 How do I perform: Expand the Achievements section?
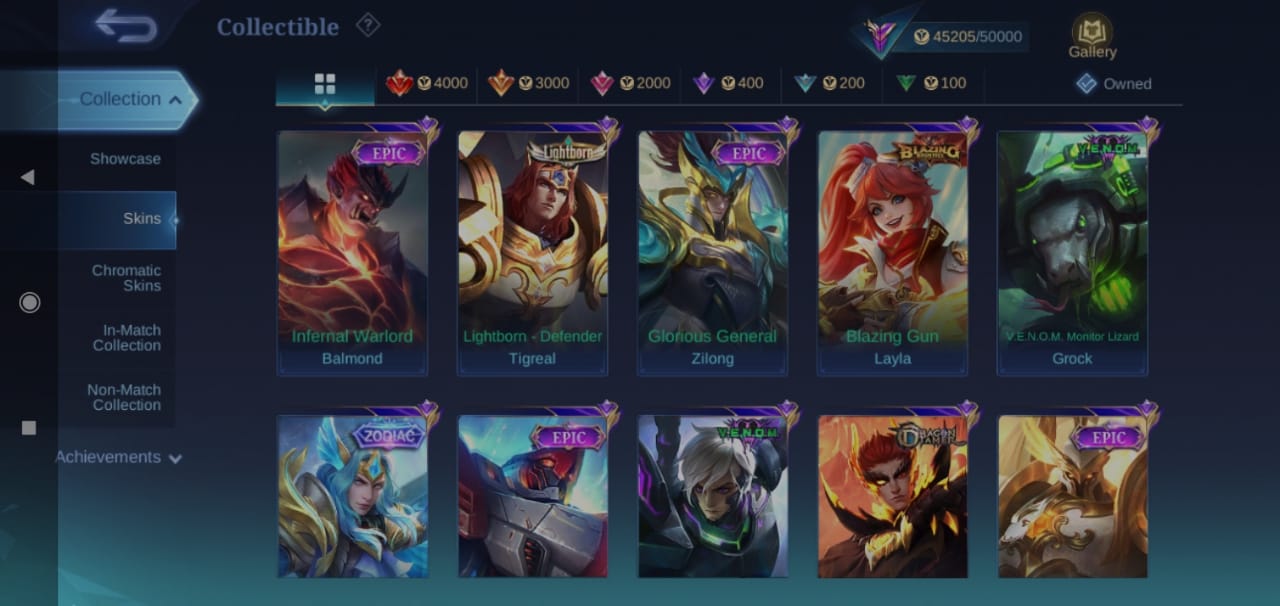(118, 457)
